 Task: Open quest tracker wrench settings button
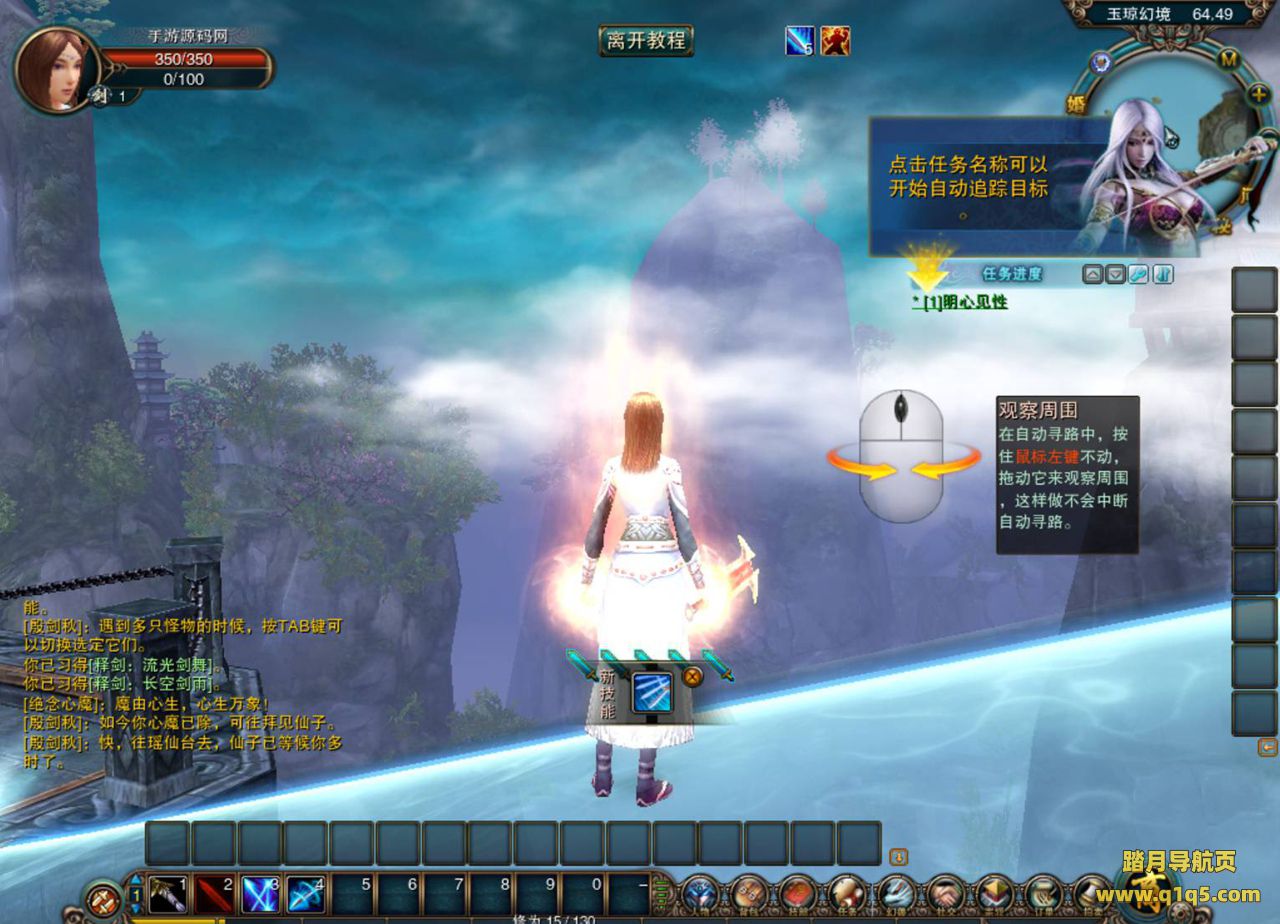coord(1139,274)
